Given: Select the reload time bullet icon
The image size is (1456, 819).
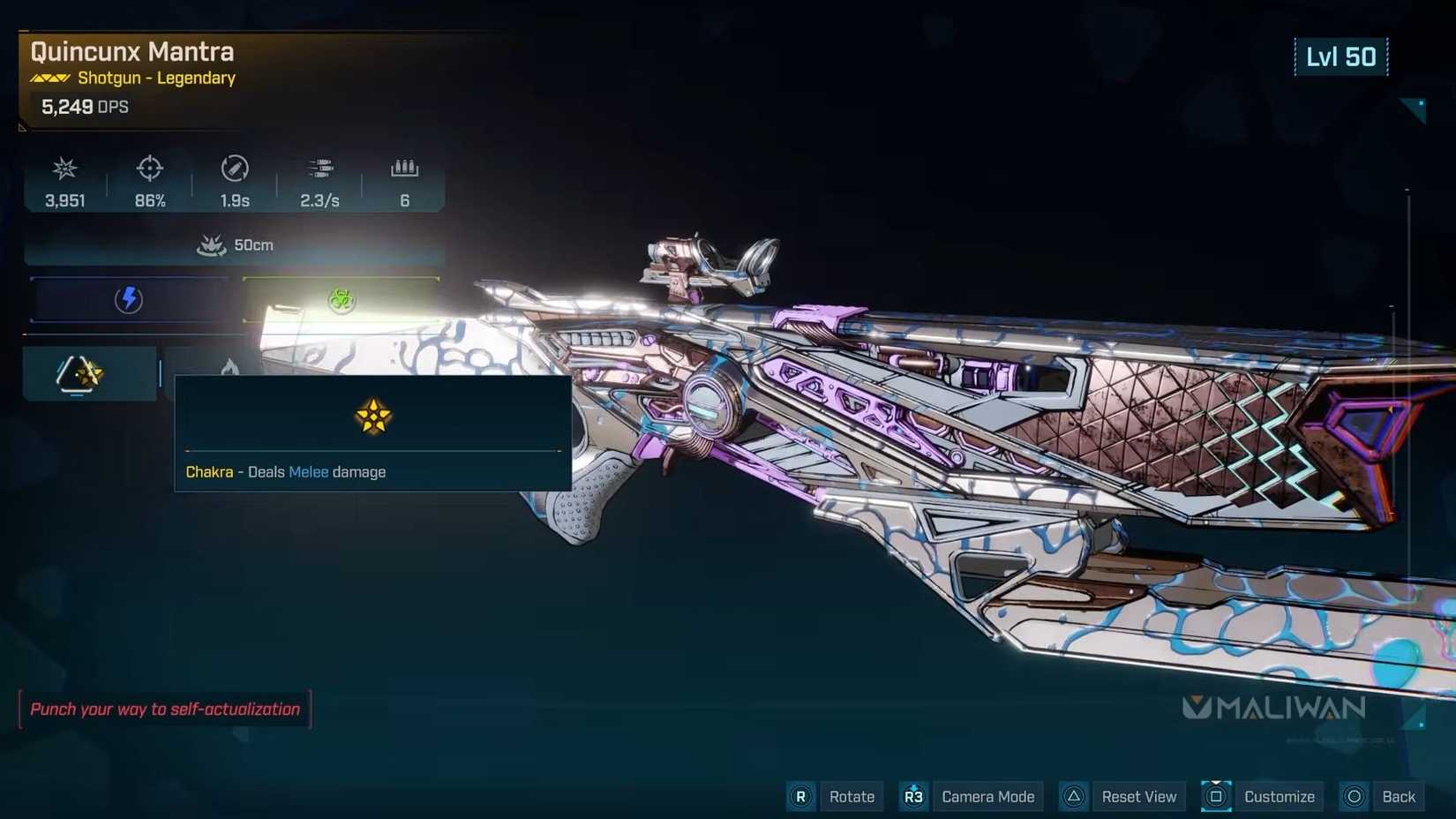Looking at the screenshot, I should point(235,169).
